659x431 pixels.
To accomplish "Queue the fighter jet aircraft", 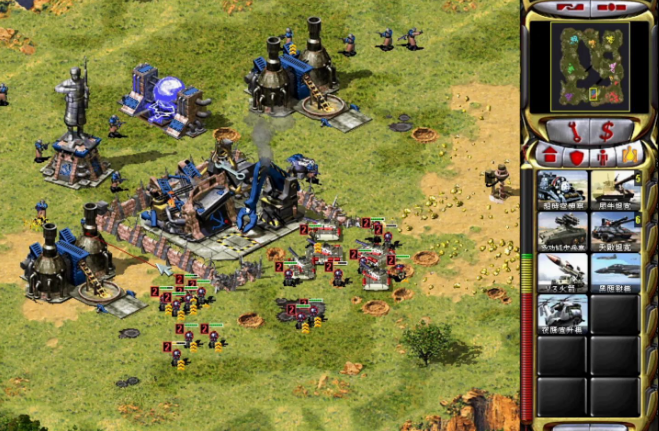I will pyautogui.click(x=614, y=272).
